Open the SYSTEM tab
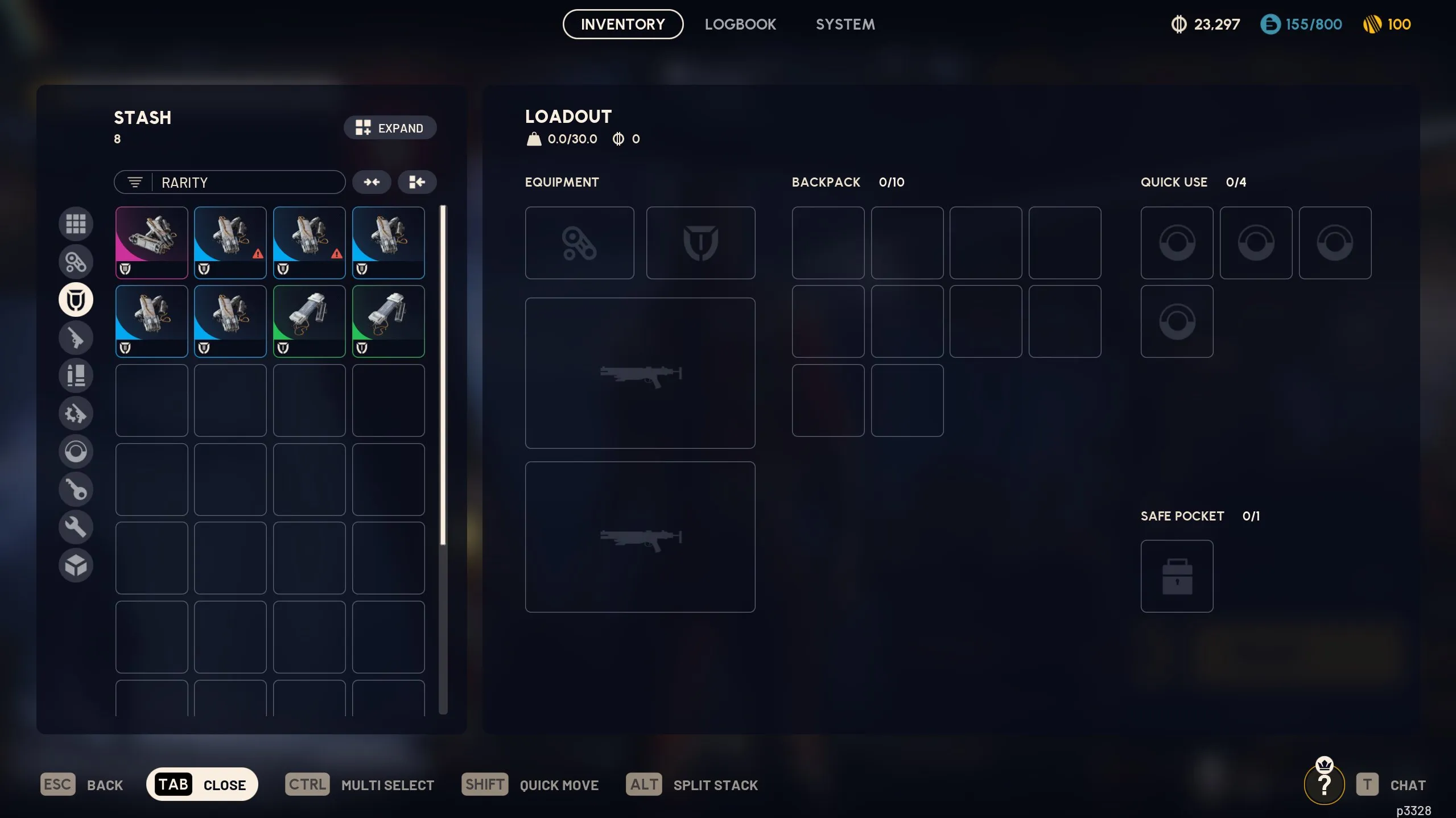The image size is (1456, 818). [845, 24]
